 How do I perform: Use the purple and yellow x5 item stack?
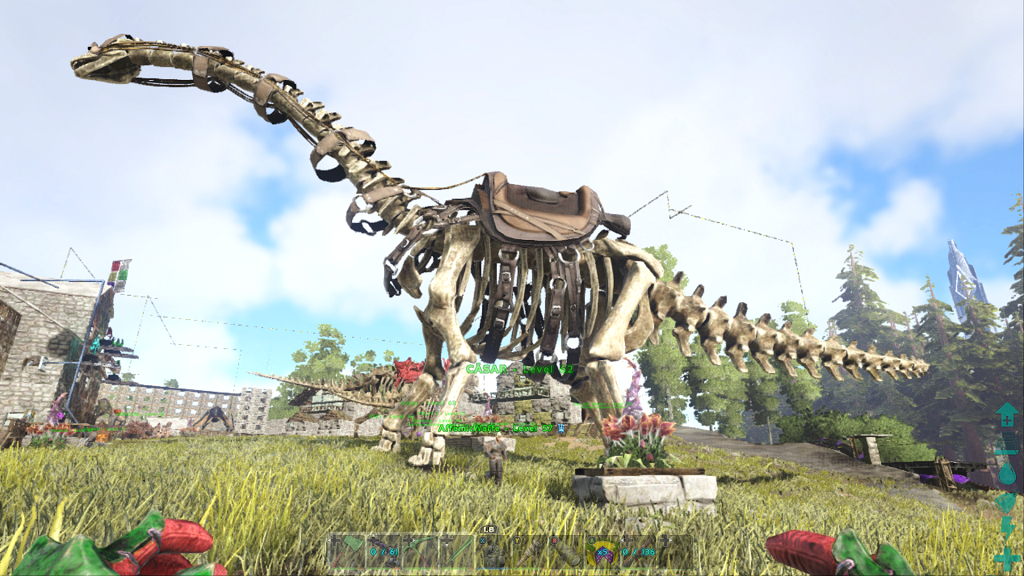(602, 552)
